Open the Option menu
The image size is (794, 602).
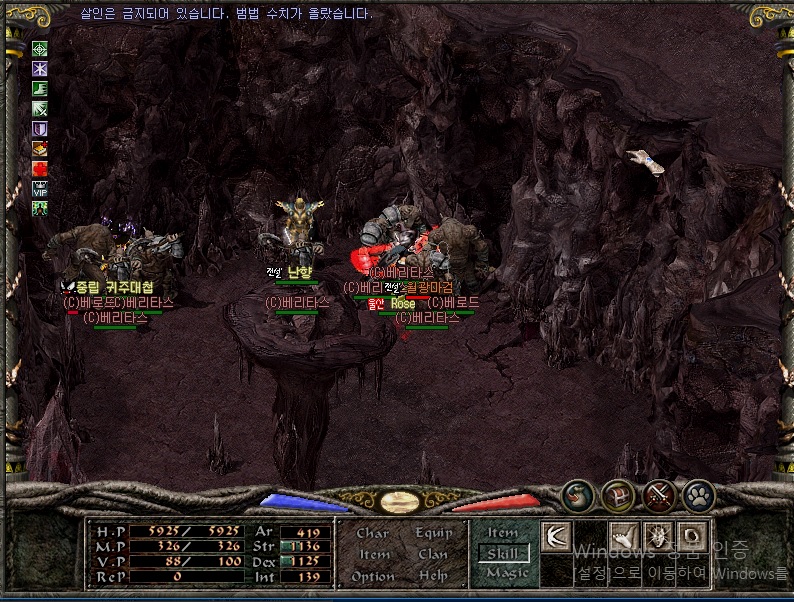tap(372, 576)
